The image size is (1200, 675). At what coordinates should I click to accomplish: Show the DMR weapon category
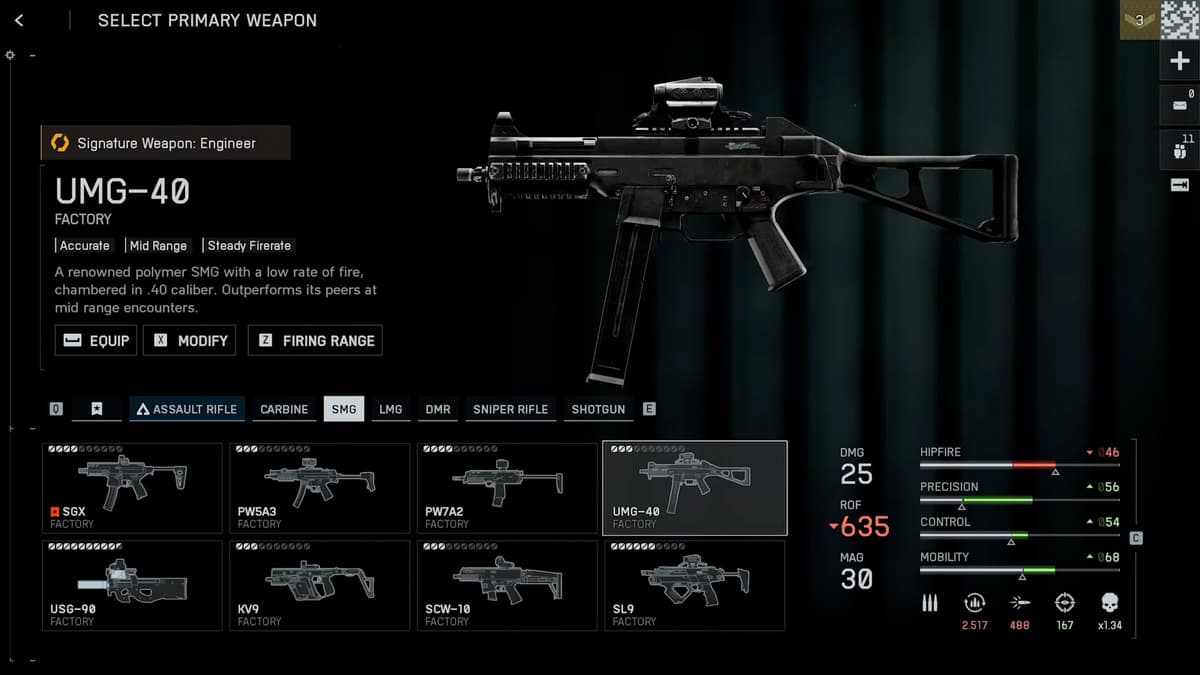[x=438, y=409]
